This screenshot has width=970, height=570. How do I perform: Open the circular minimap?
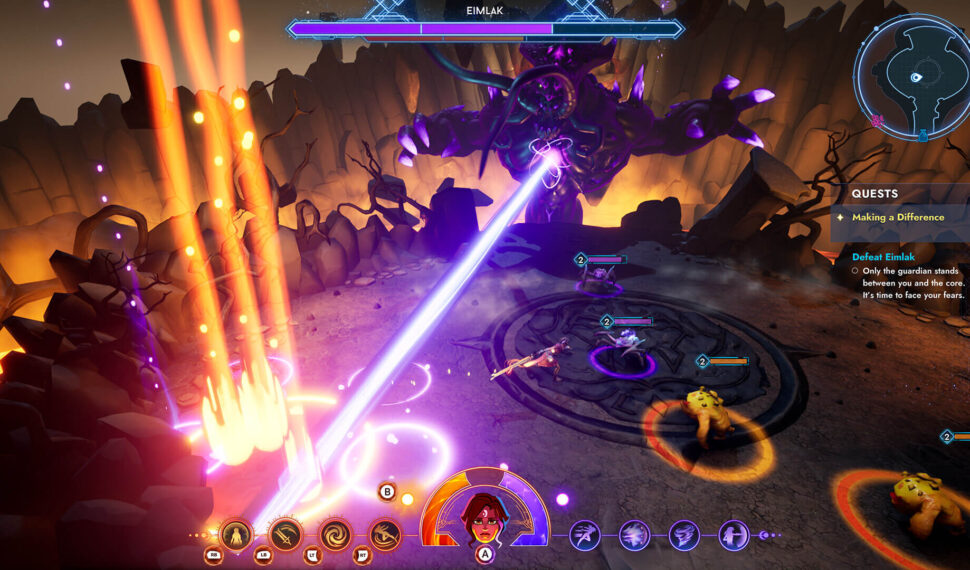912,76
